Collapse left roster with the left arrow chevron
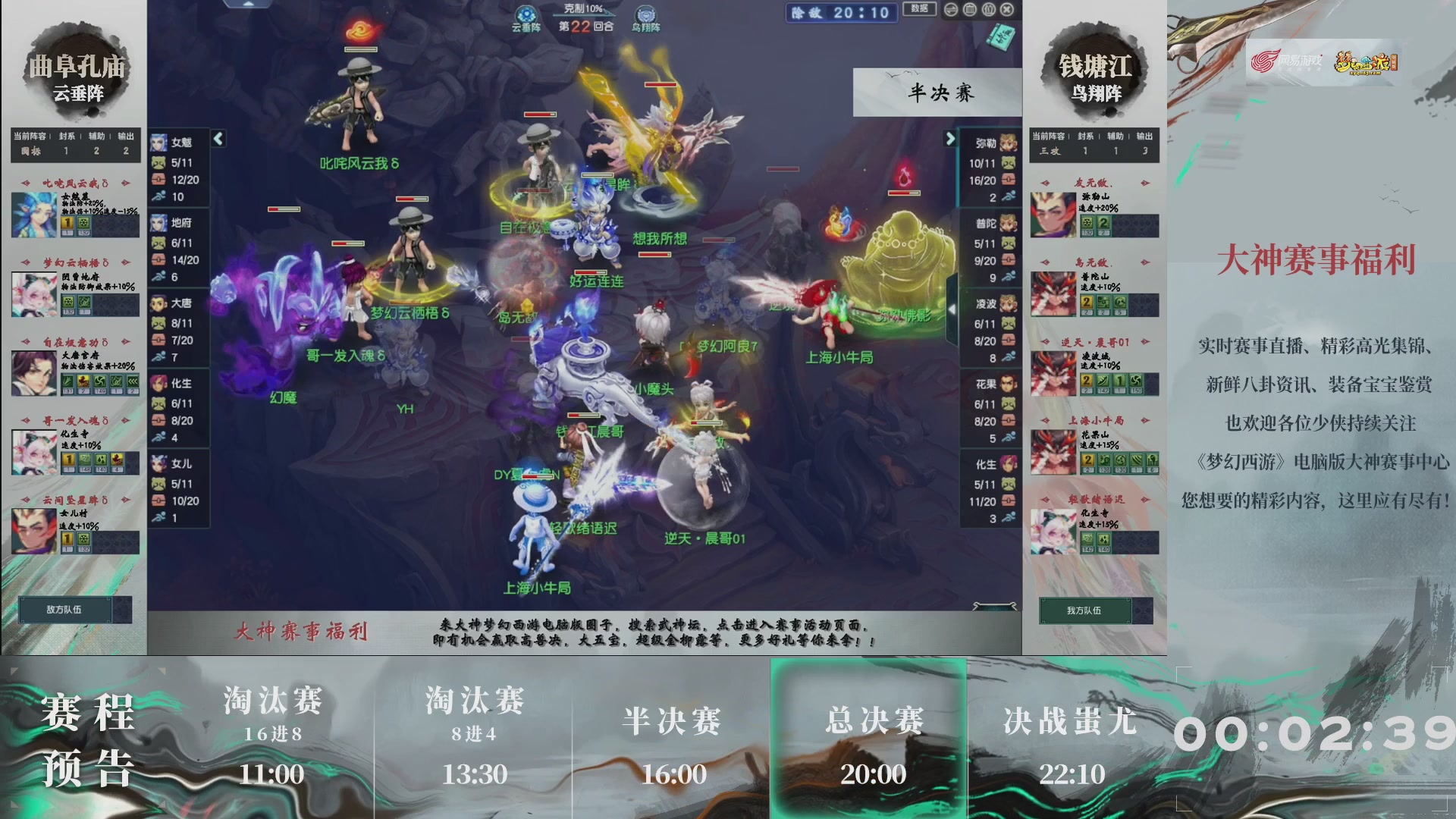The width and height of the screenshot is (1456, 819). click(217, 139)
